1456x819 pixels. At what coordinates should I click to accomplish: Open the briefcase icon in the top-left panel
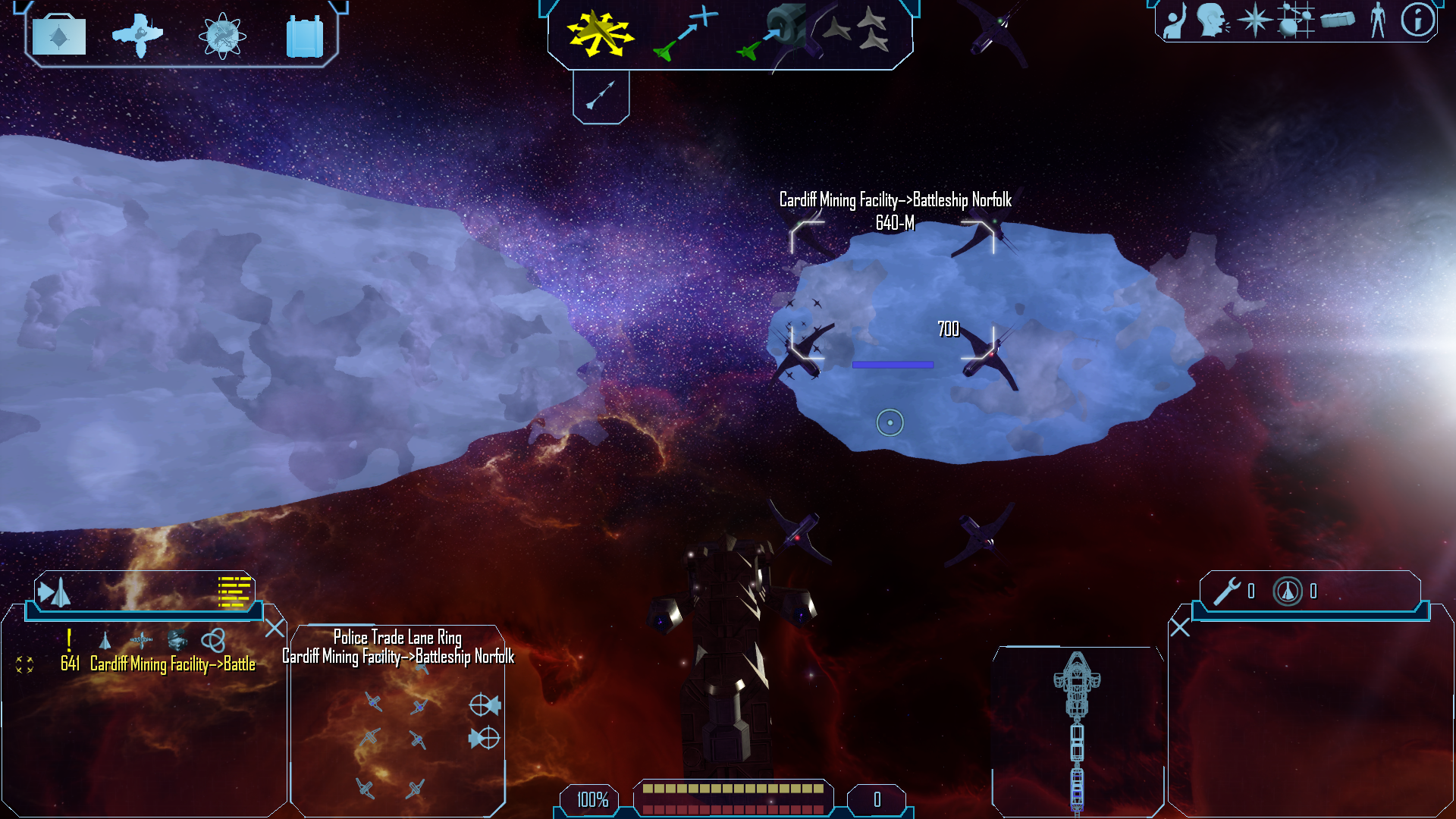coord(59,35)
